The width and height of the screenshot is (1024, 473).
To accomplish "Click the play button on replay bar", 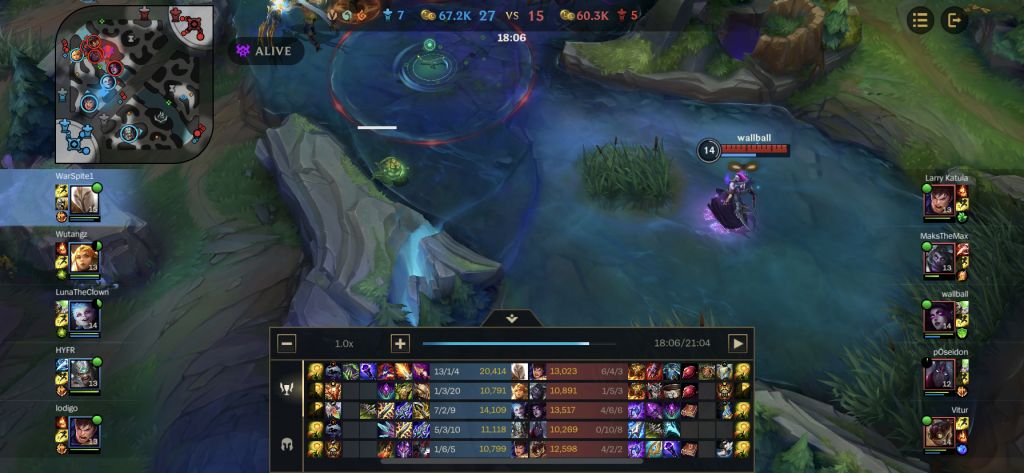I will pos(738,343).
